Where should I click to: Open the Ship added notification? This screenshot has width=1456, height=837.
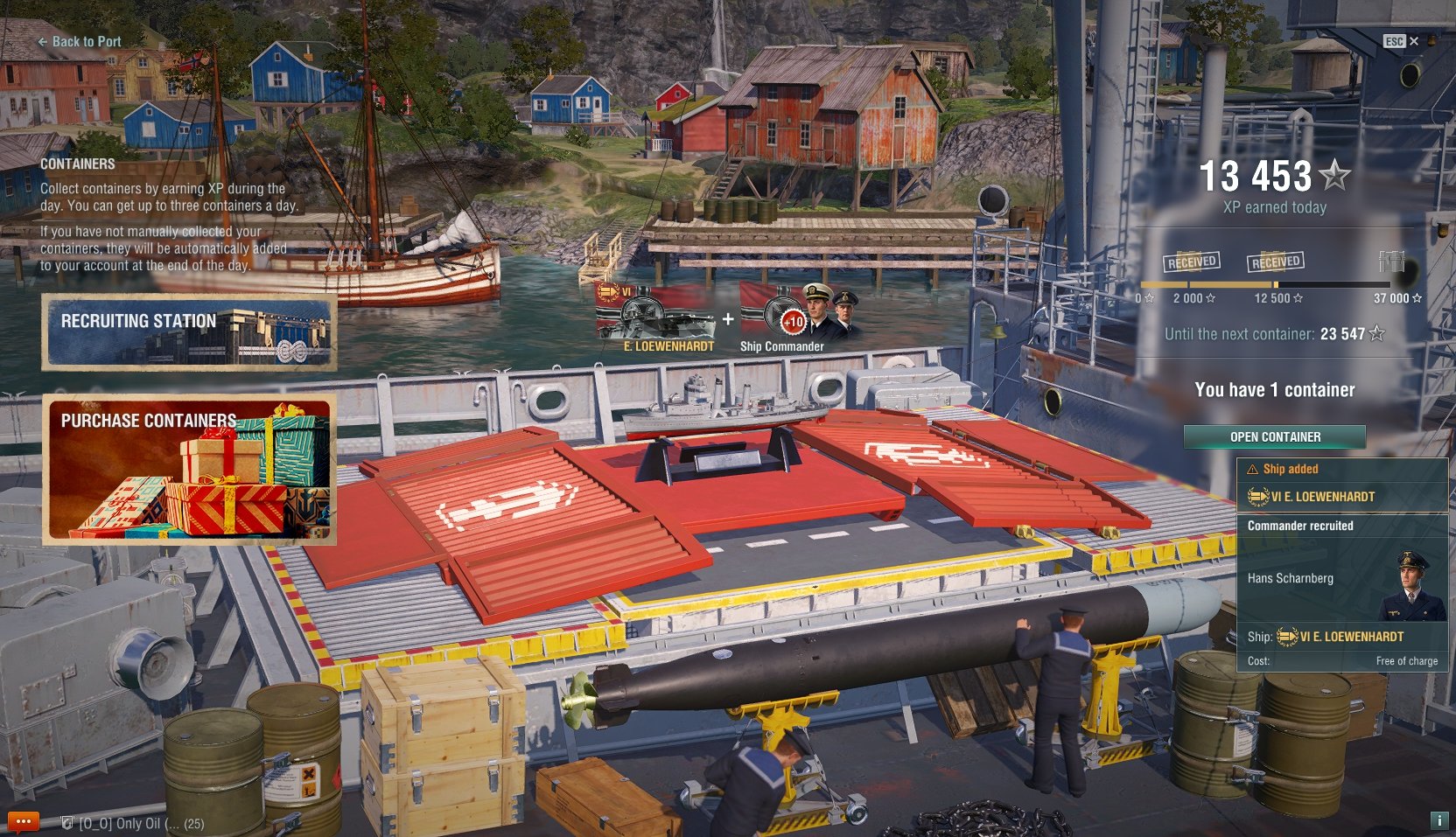click(1341, 484)
